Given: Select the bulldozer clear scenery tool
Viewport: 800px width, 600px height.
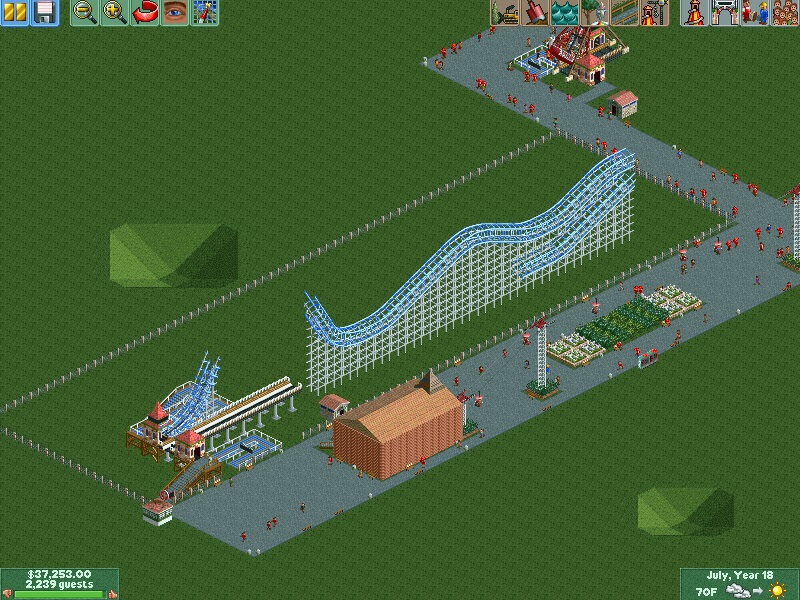Looking at the screenshot, I should [x=505, y=13].
